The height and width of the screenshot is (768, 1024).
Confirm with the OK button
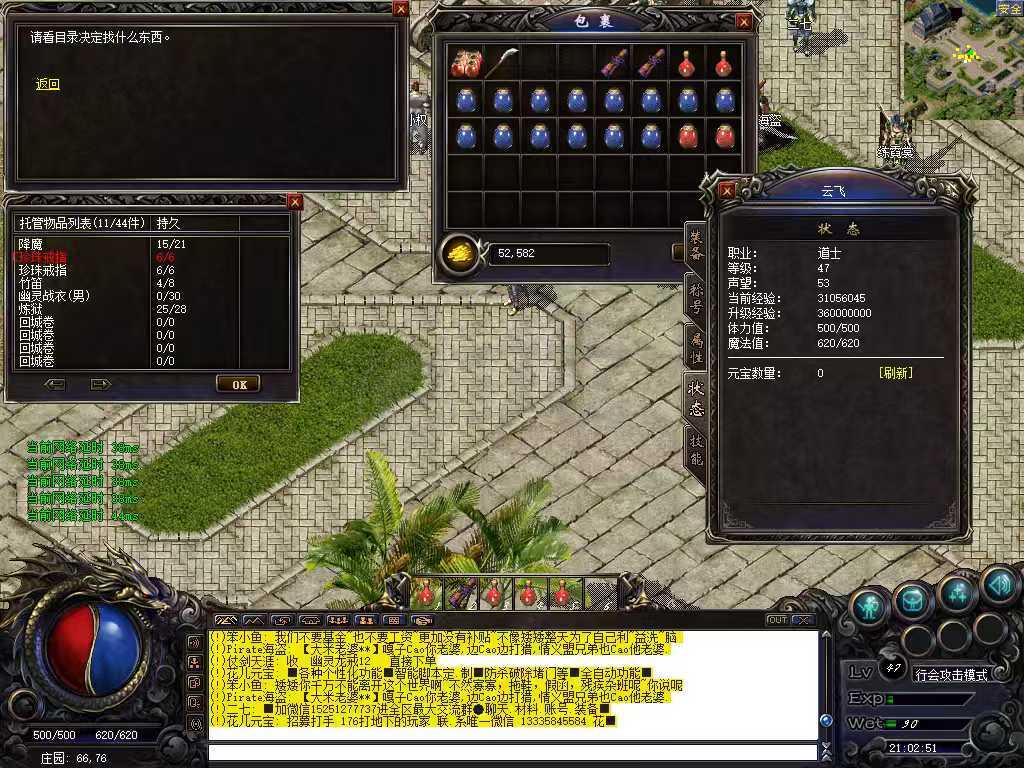pyautogui.click(x=238, y=384)
